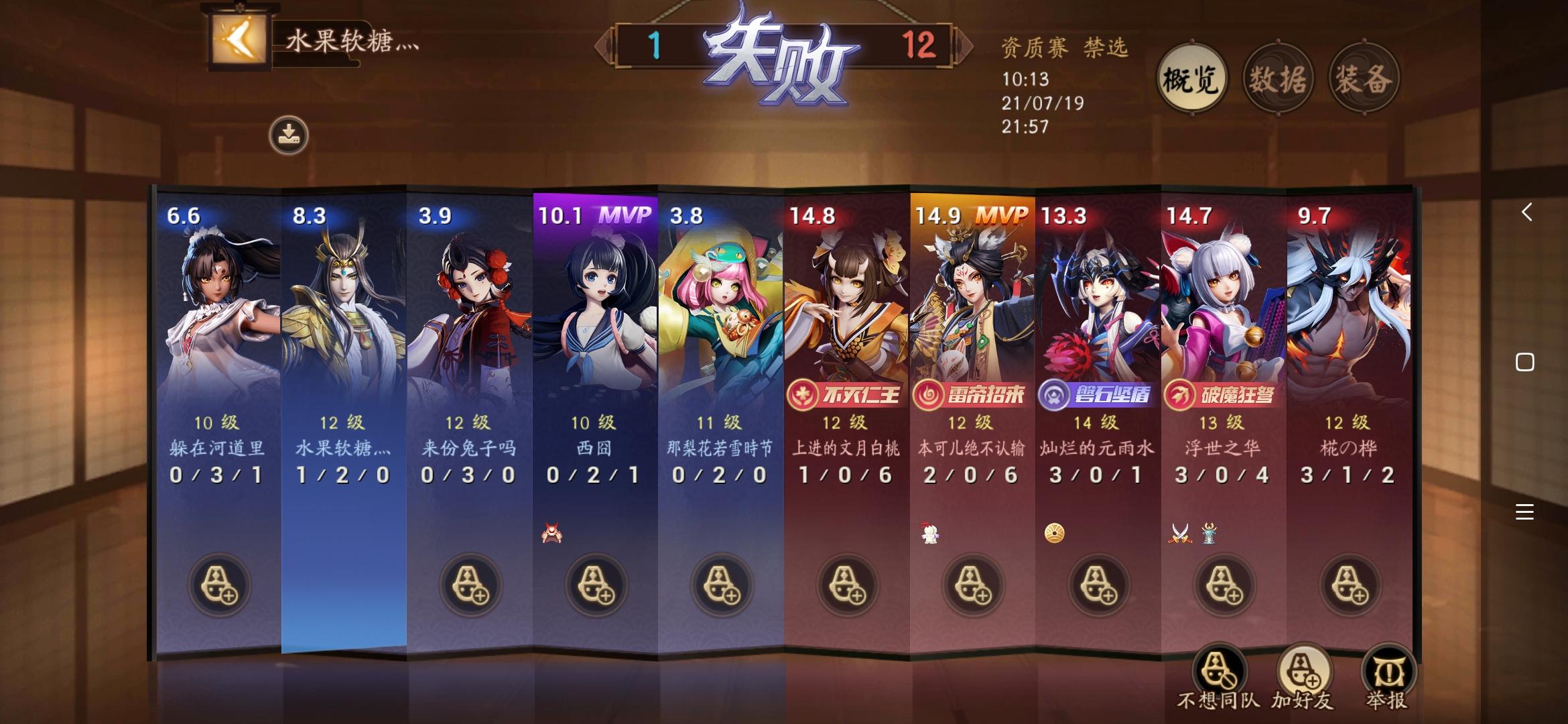Click the add-friend icon under 上进的文月白桃
This screenshot has width=1568, height=724.
pos(846,585)
